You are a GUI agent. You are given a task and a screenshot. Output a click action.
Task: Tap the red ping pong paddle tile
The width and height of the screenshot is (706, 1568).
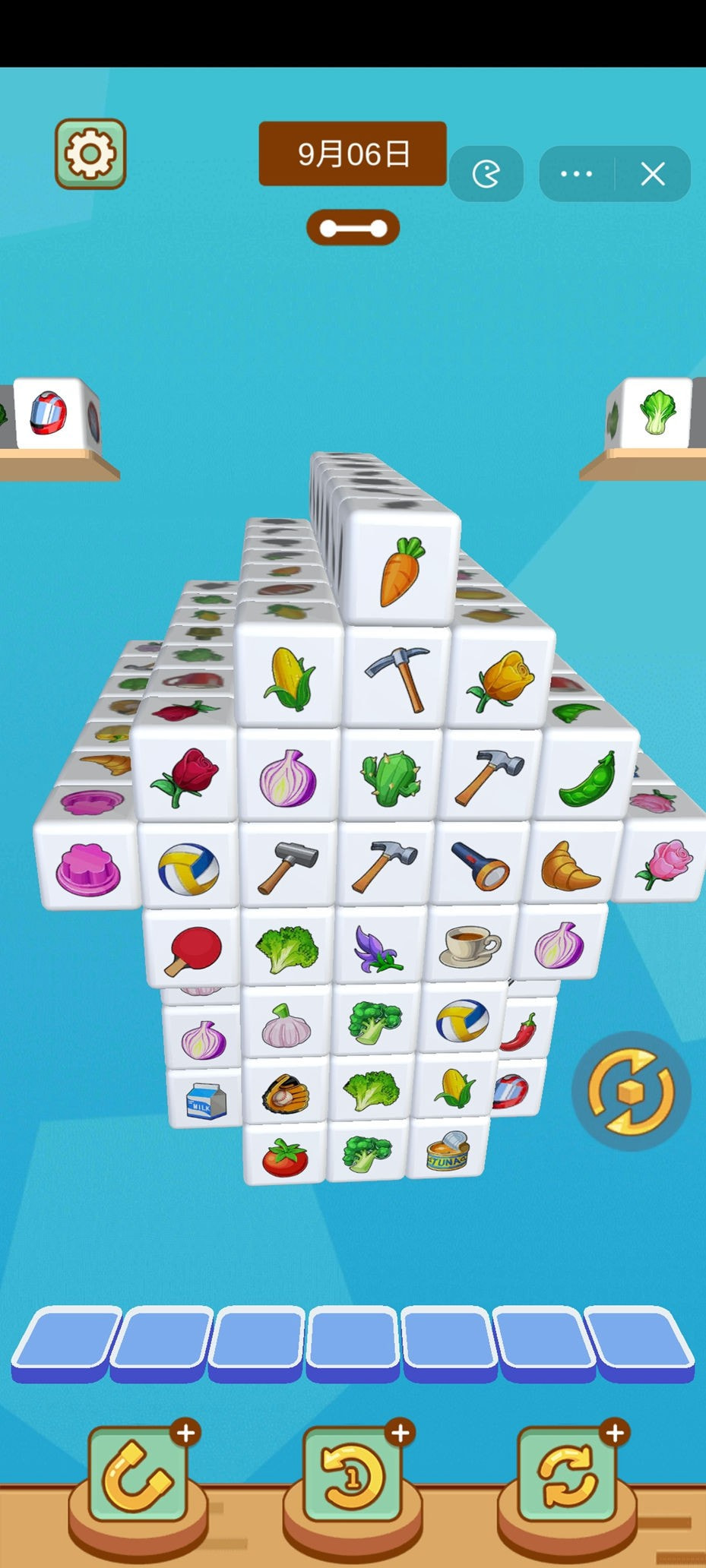click(194, 948)
